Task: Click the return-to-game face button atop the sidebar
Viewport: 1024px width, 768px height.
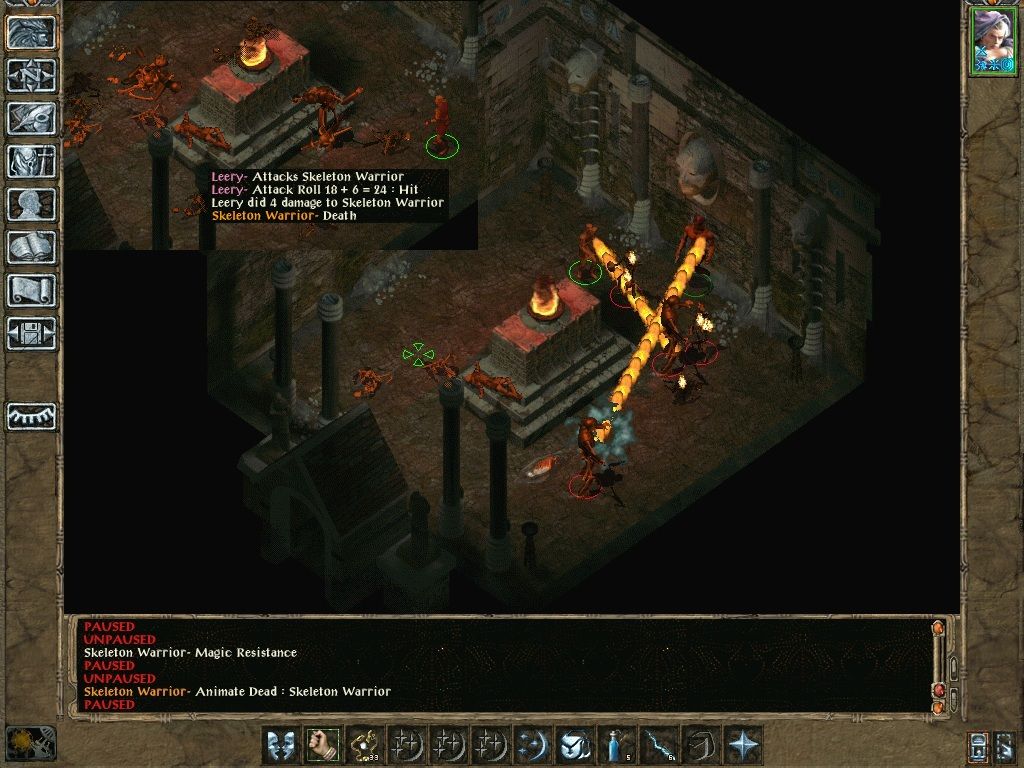Action: click(x=31, y=33)
